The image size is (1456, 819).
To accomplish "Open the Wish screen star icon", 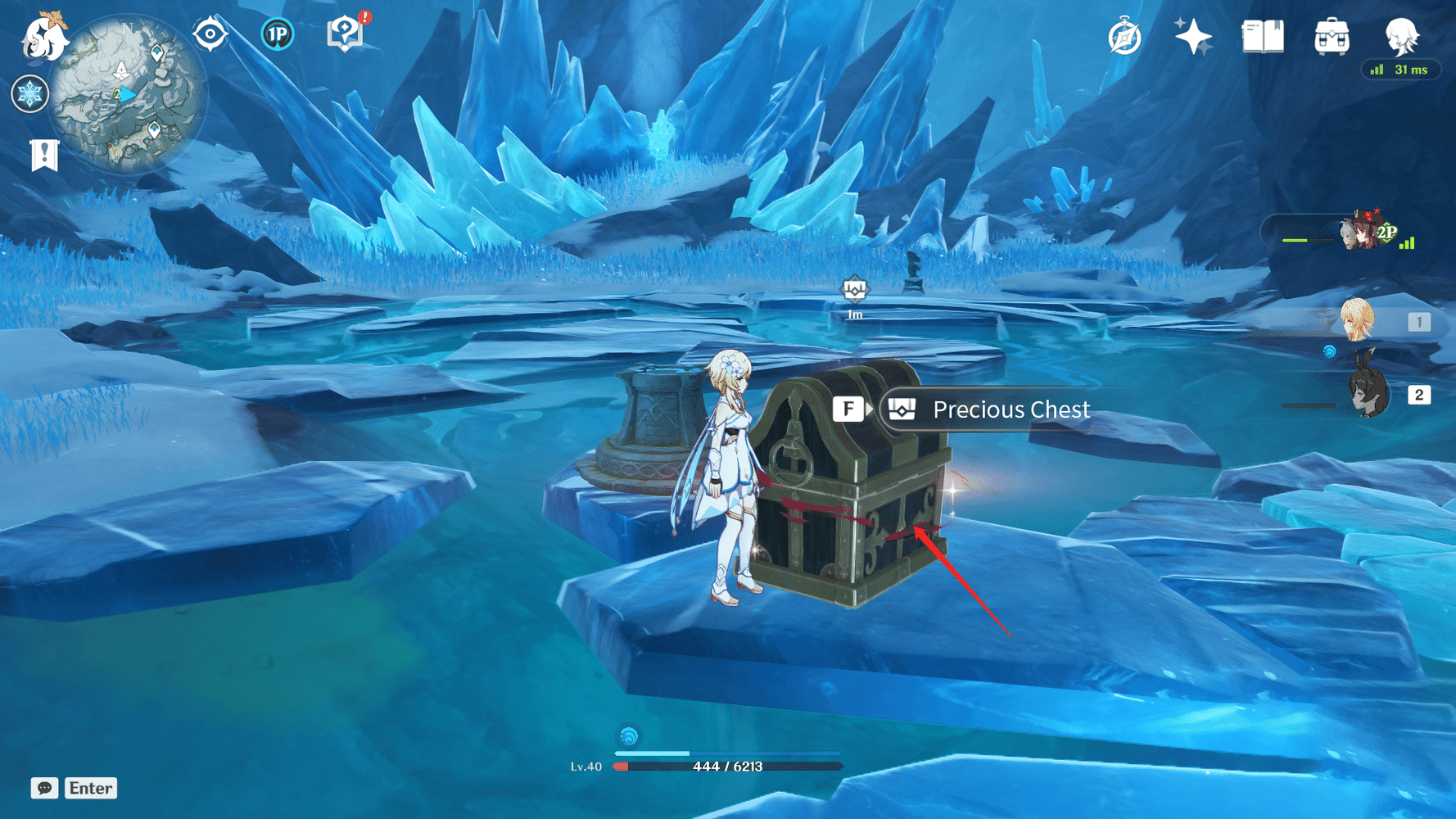I will coord(1192,34).
